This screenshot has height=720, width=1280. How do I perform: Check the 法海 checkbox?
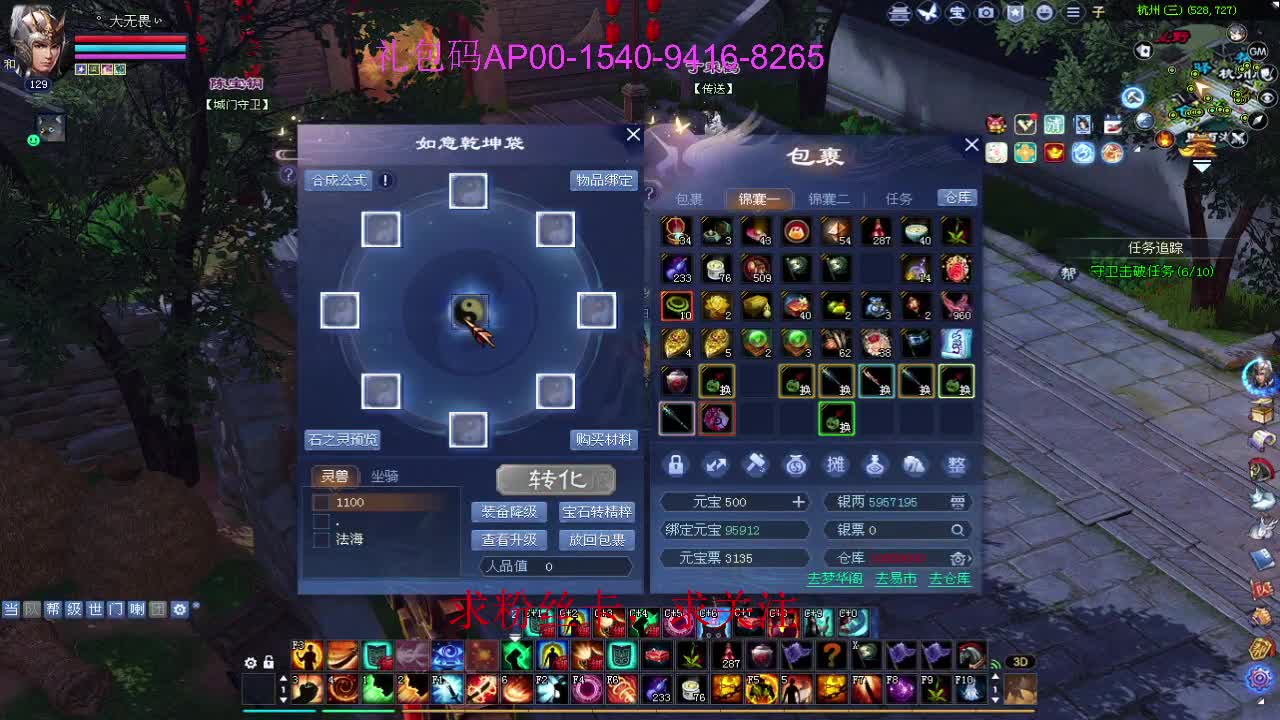[324, 538]
